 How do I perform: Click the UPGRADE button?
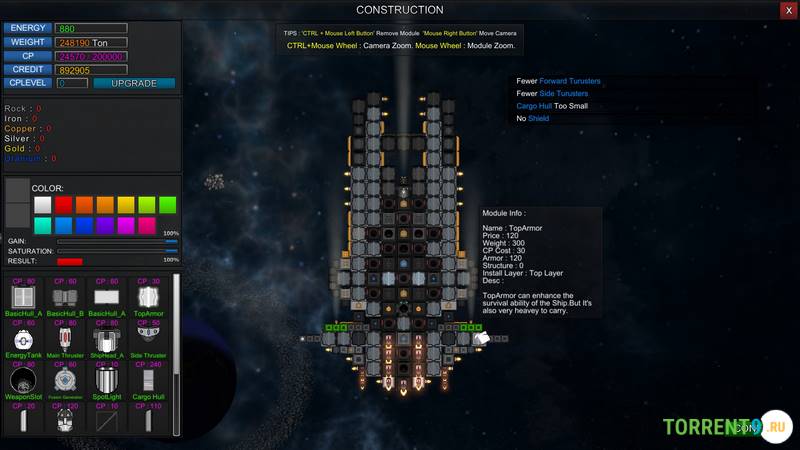[x=134, y=83]
